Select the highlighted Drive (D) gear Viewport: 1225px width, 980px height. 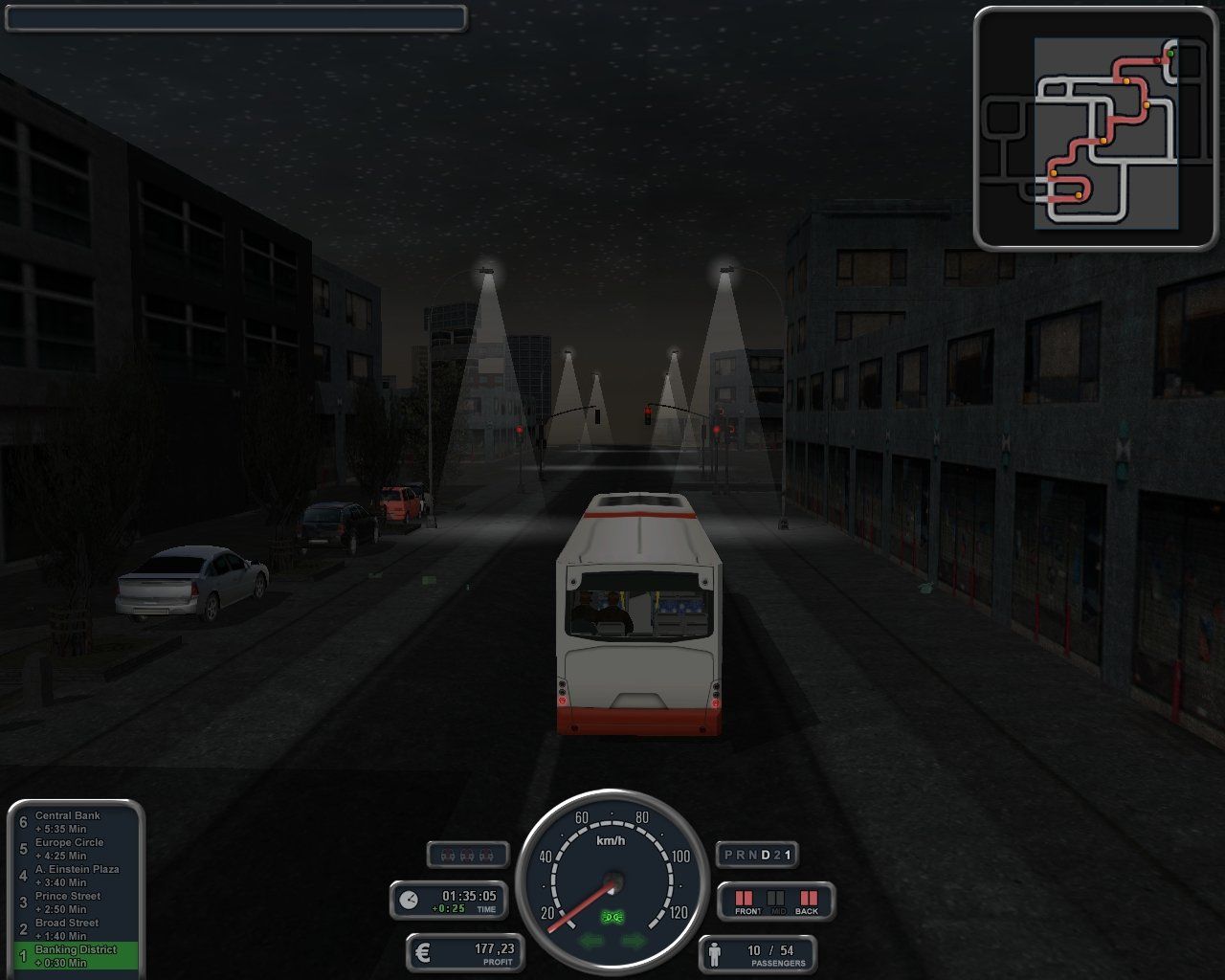click(x=768, y=855)
